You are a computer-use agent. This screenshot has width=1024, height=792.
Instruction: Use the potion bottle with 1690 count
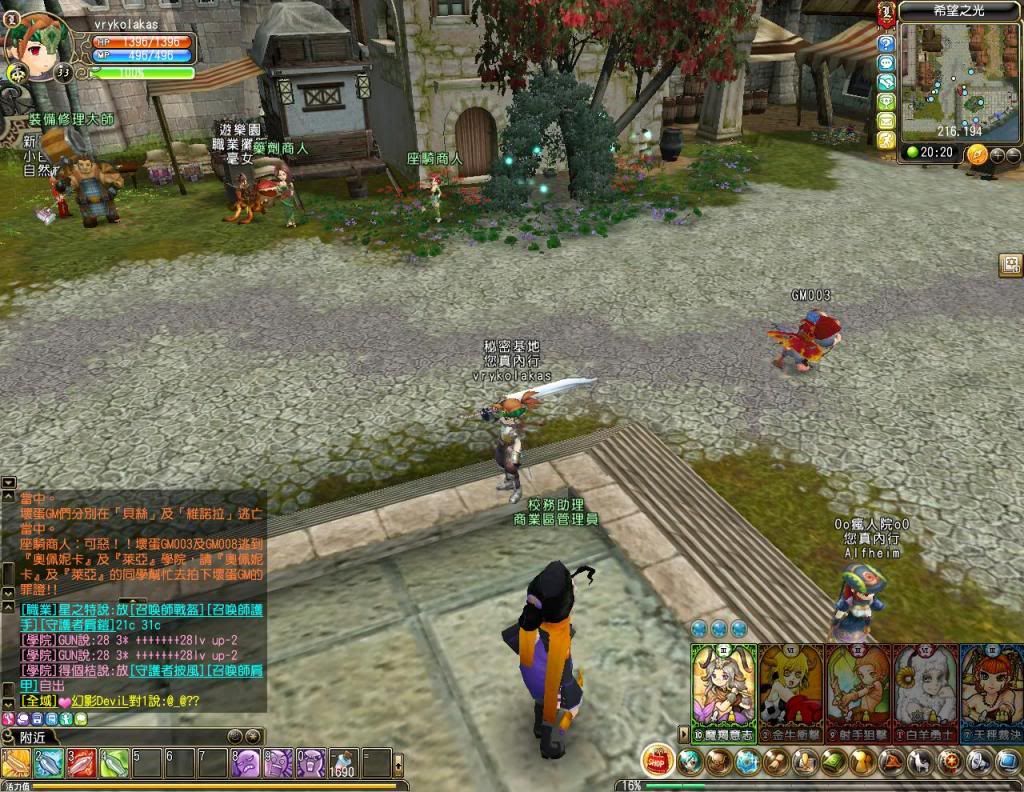[x=344, y=764]
